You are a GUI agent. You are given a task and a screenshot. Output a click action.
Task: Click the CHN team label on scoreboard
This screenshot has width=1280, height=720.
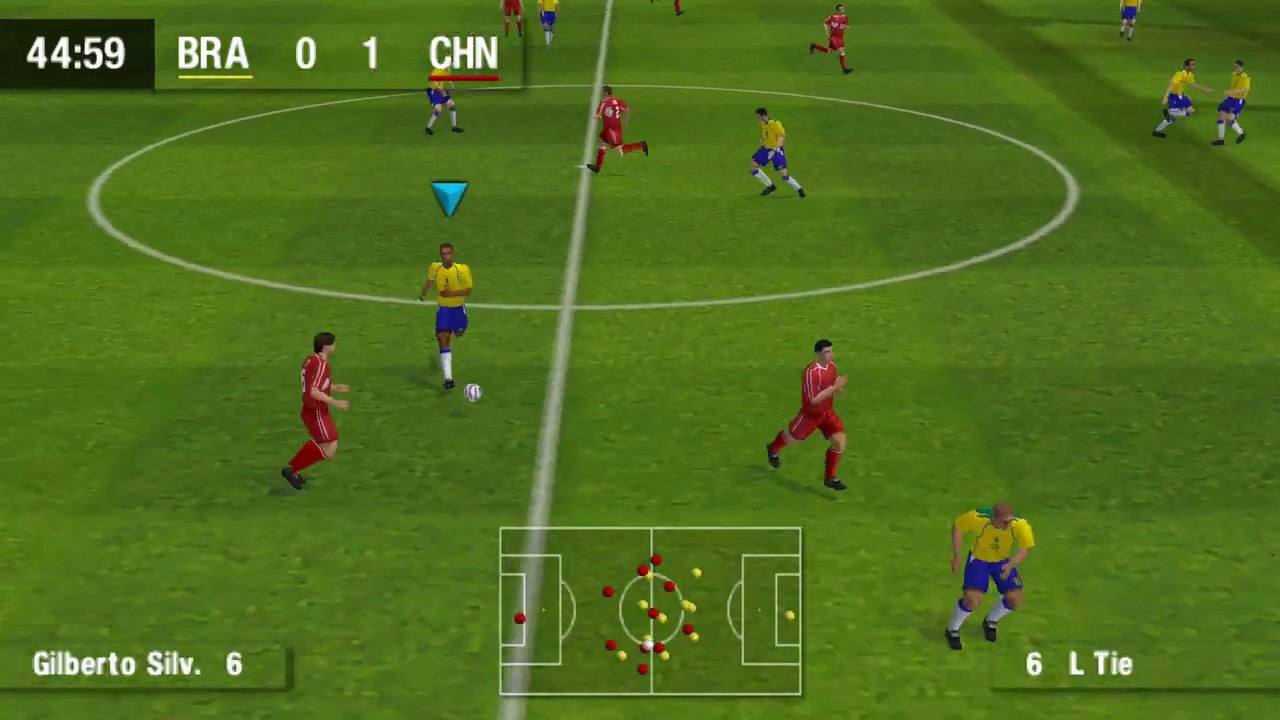pos(463,53)
